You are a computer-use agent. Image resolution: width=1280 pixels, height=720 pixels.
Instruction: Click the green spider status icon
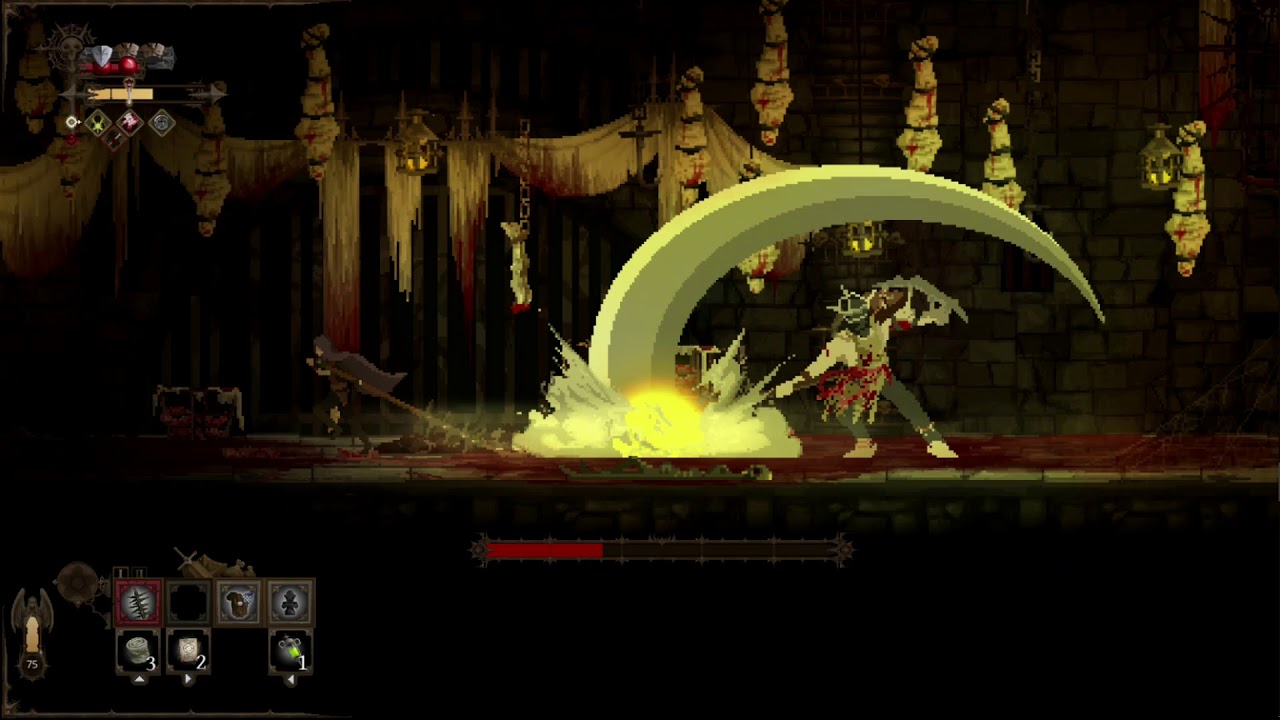(97, 123)
